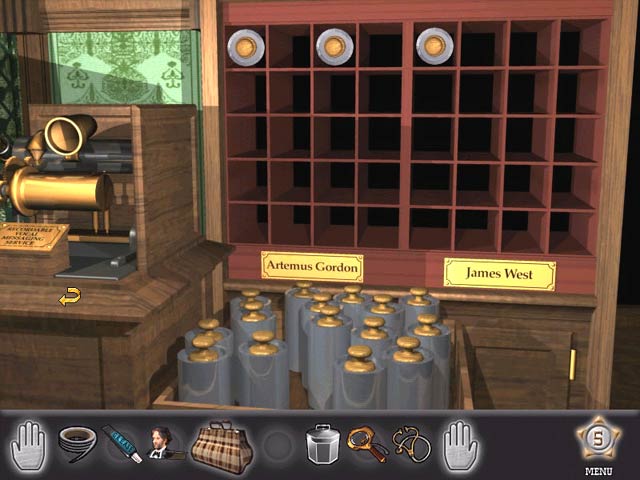Click the yellow return arrow

[x=69, y=296]
